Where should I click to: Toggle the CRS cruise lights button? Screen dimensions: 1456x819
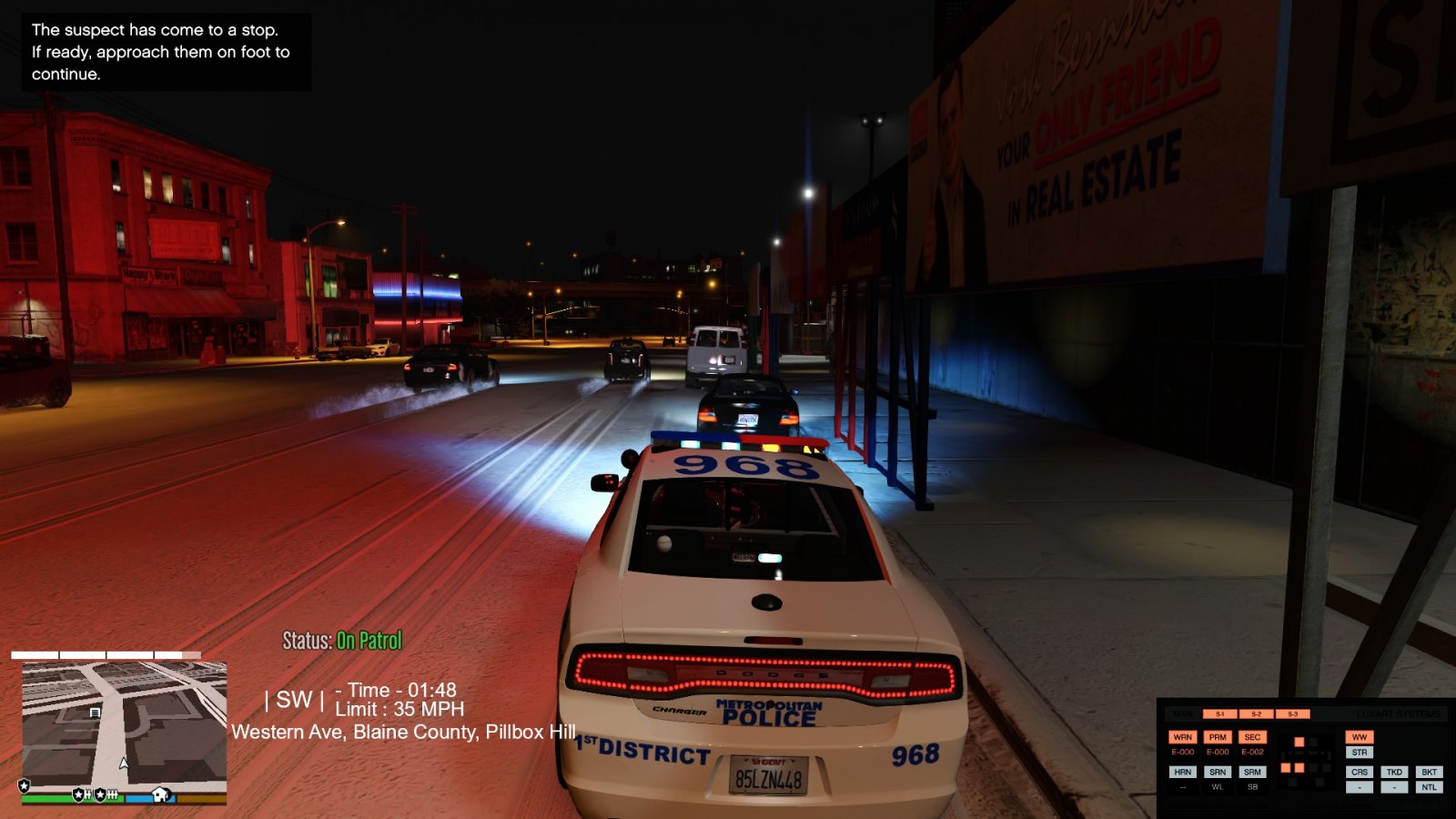pyautogui.click(x=1360, y=772)
